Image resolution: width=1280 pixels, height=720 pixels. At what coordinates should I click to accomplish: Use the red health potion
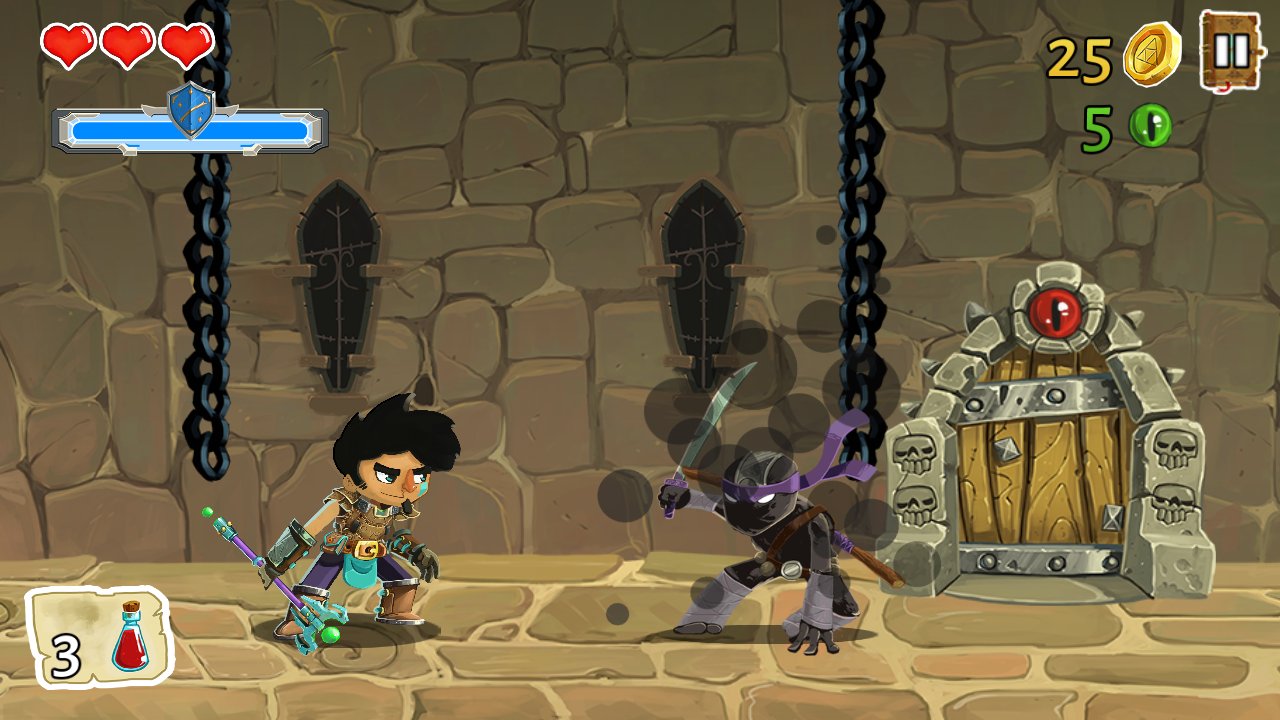tap(100, 638)
